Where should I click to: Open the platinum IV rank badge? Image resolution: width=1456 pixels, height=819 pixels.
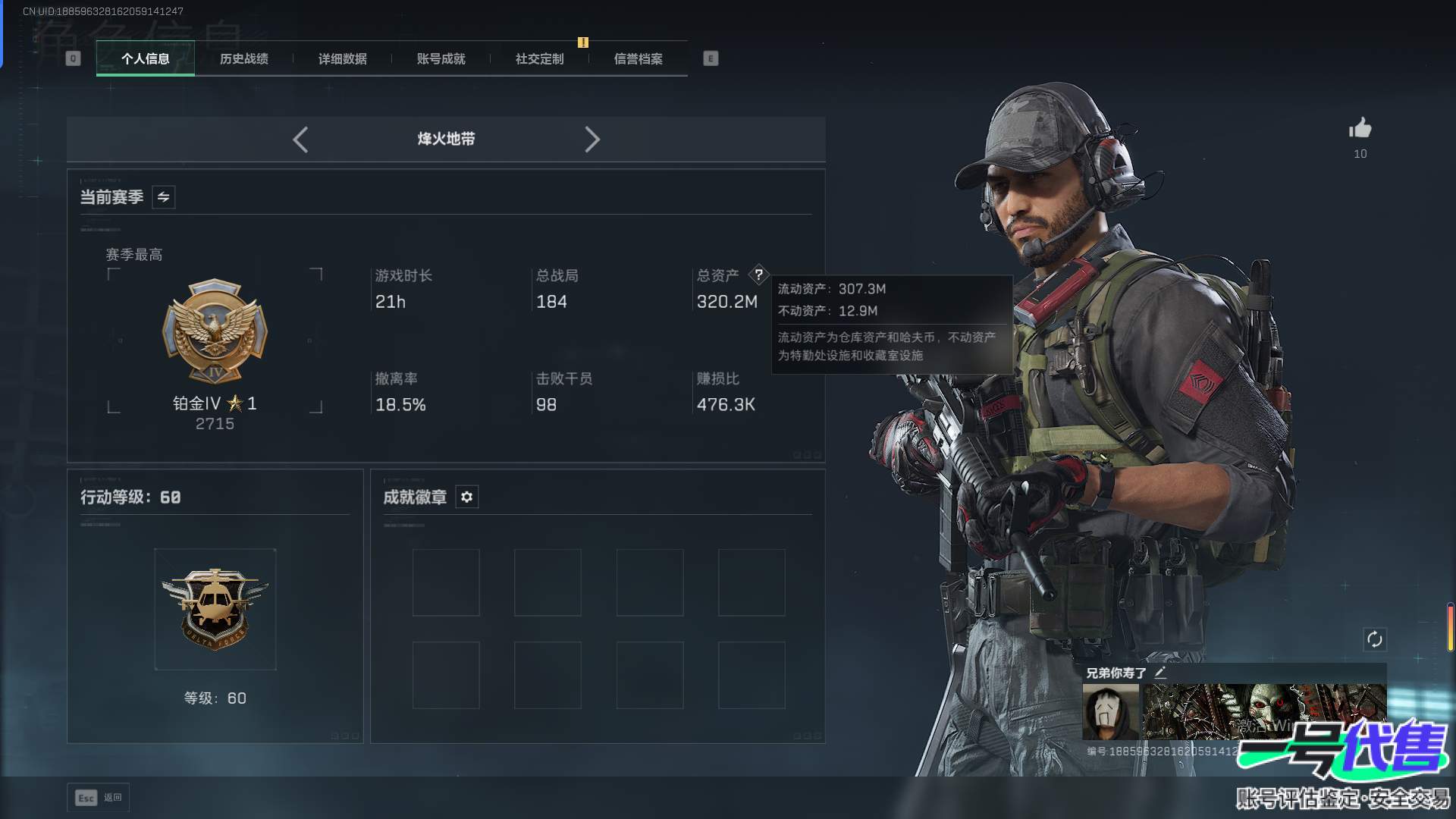click(215, 332)
